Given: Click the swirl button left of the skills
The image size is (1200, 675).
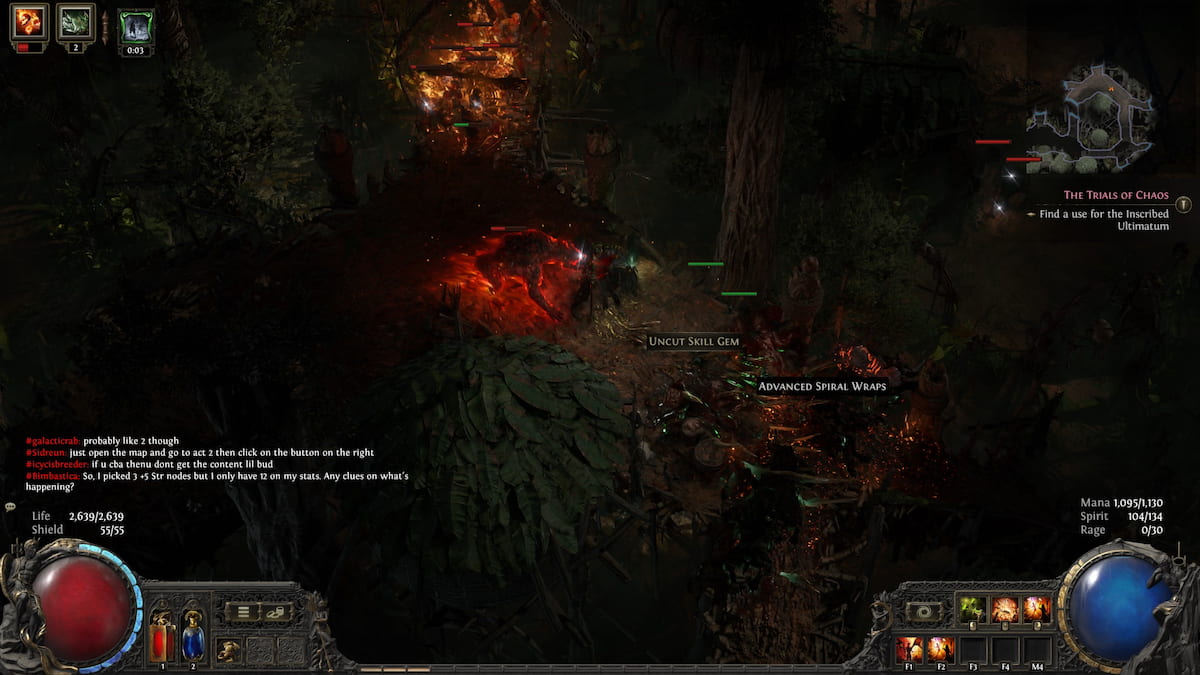Looking at the screenshot, I should tap(923, 611).
